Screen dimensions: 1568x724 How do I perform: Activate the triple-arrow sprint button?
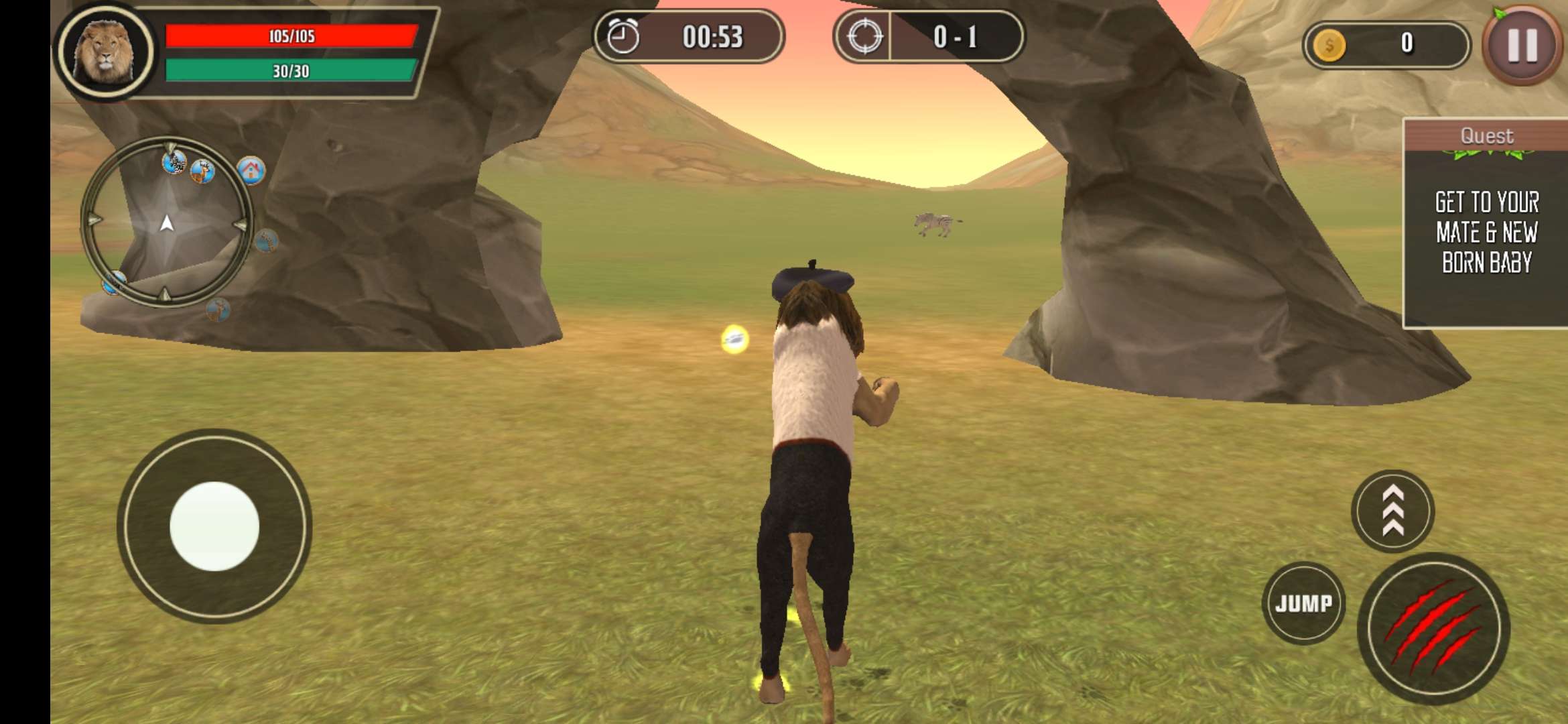pyautogui.click(x=1392, y=511)
